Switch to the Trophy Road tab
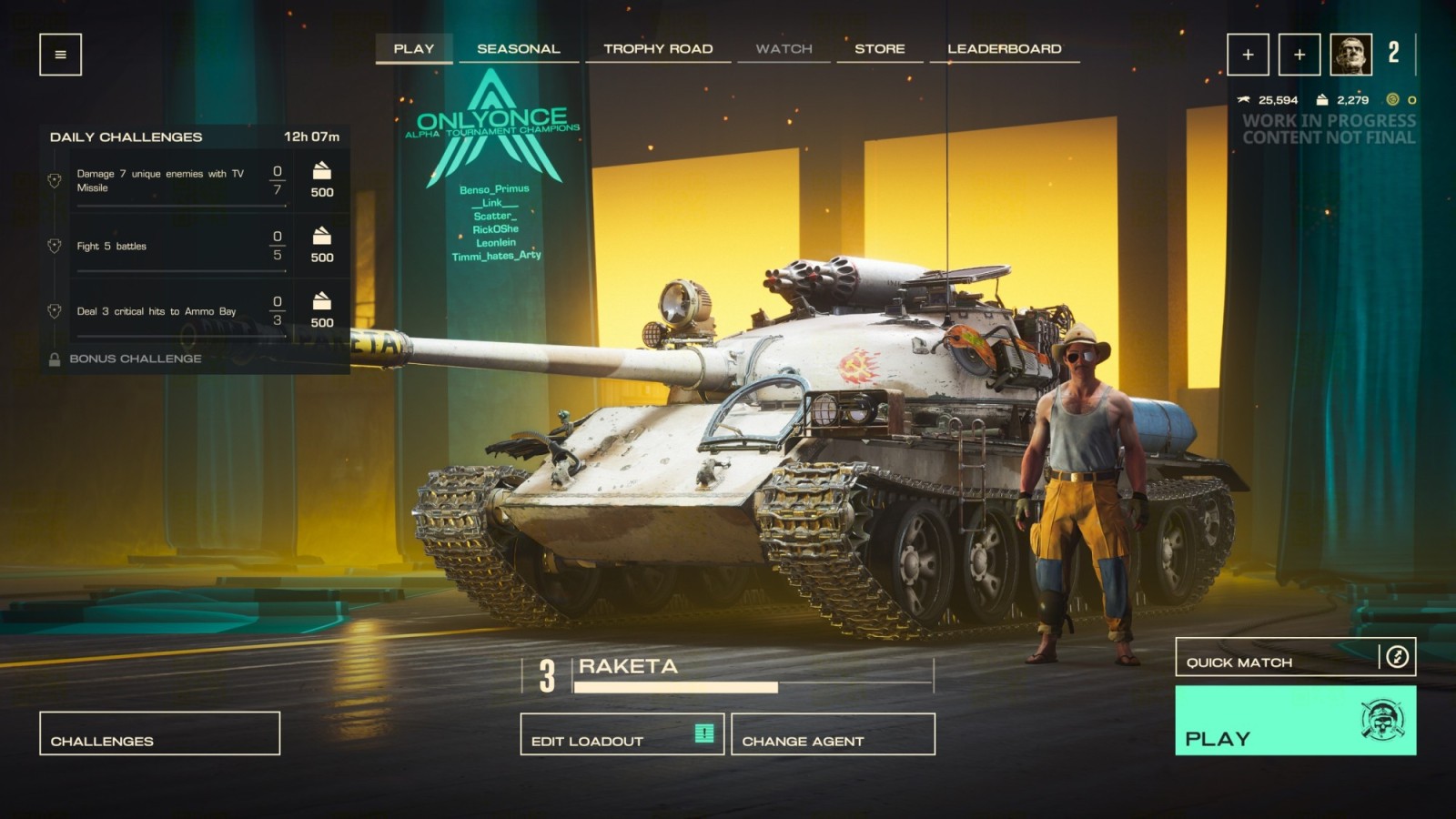Screen dimensions: 1456x819 pos(659,48)
